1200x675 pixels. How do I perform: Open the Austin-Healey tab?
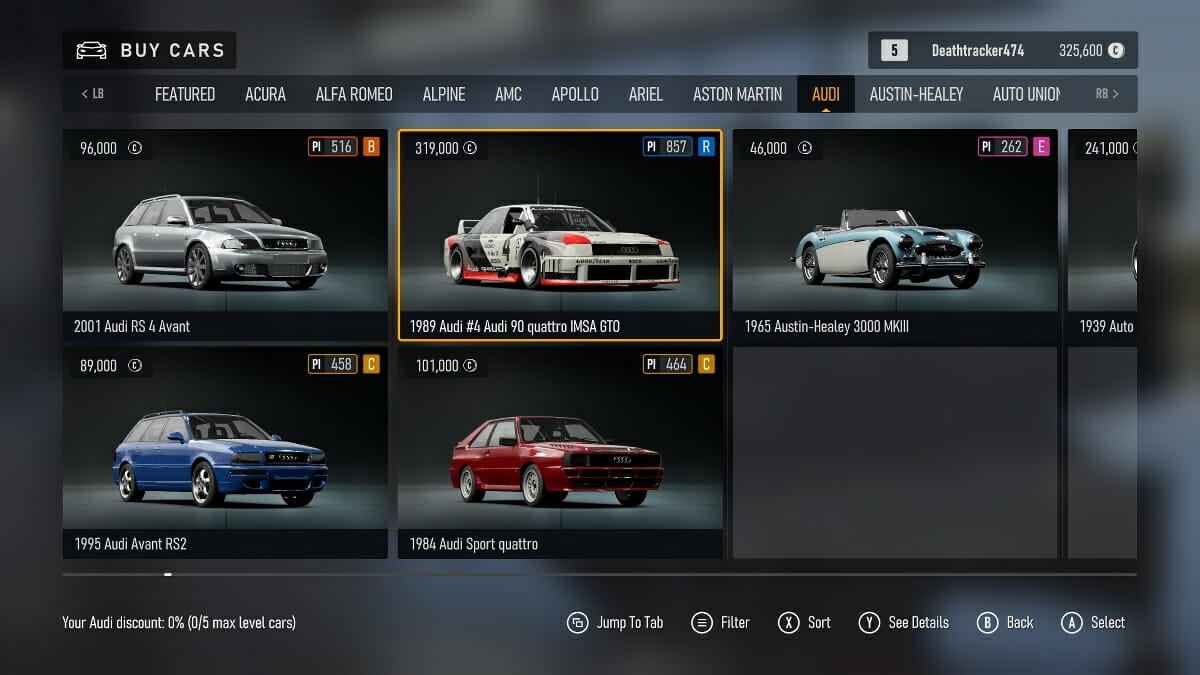click(x=916, y=94)
